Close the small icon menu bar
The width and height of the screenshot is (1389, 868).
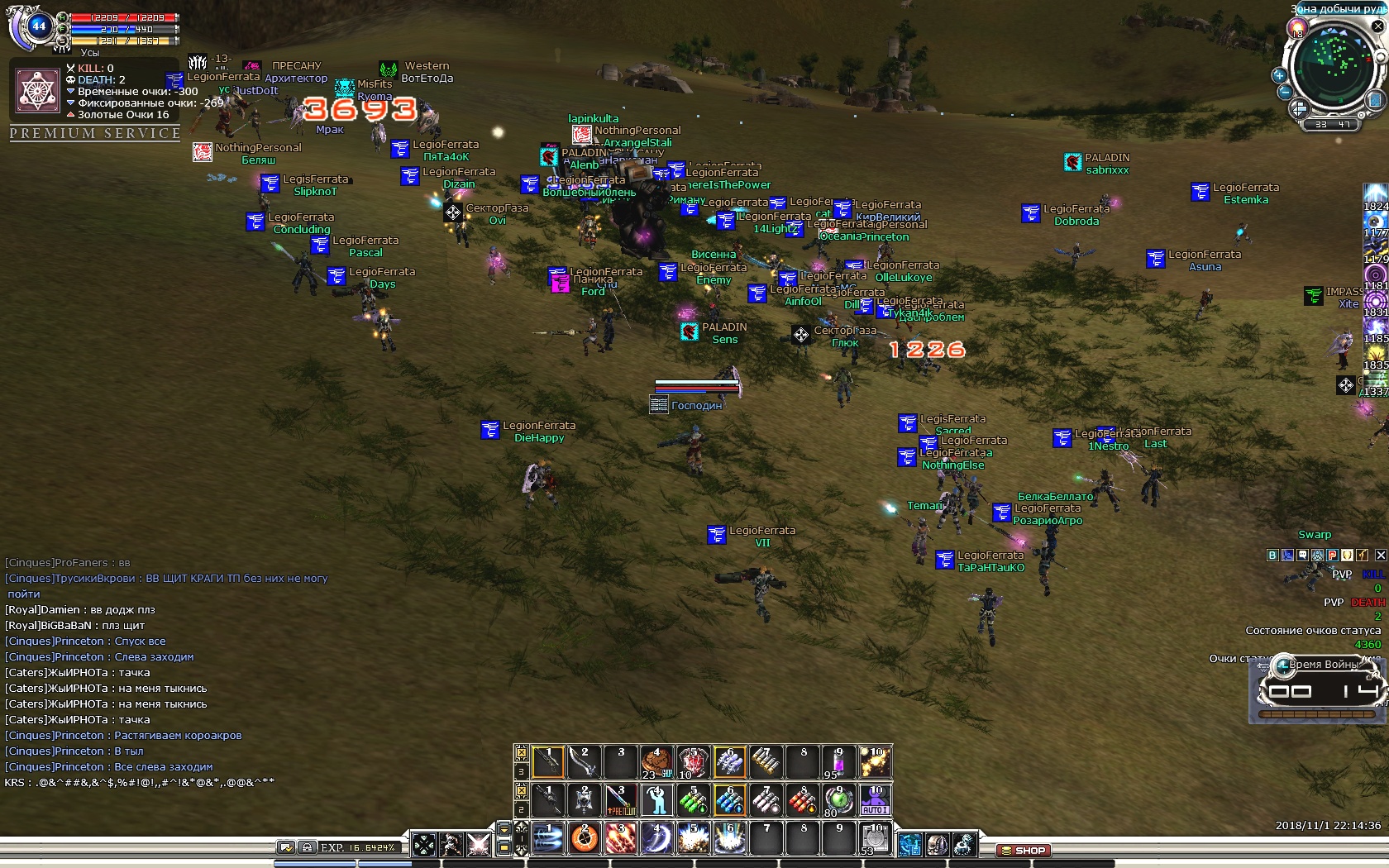coord(1380,556)
